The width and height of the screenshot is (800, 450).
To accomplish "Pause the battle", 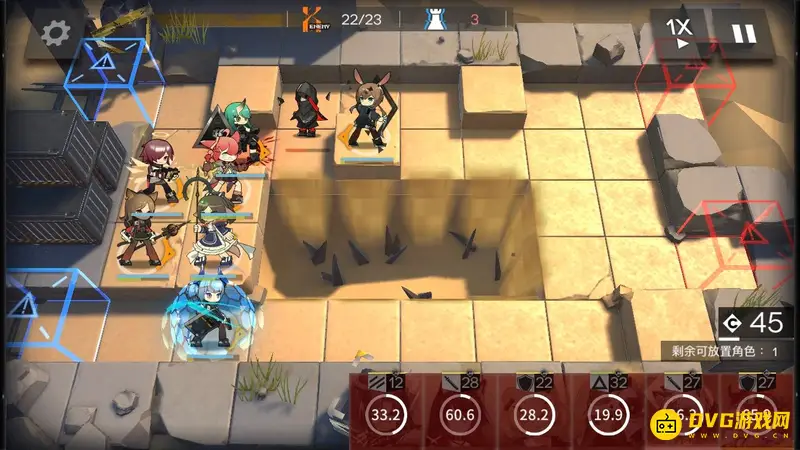I will 743,34.
